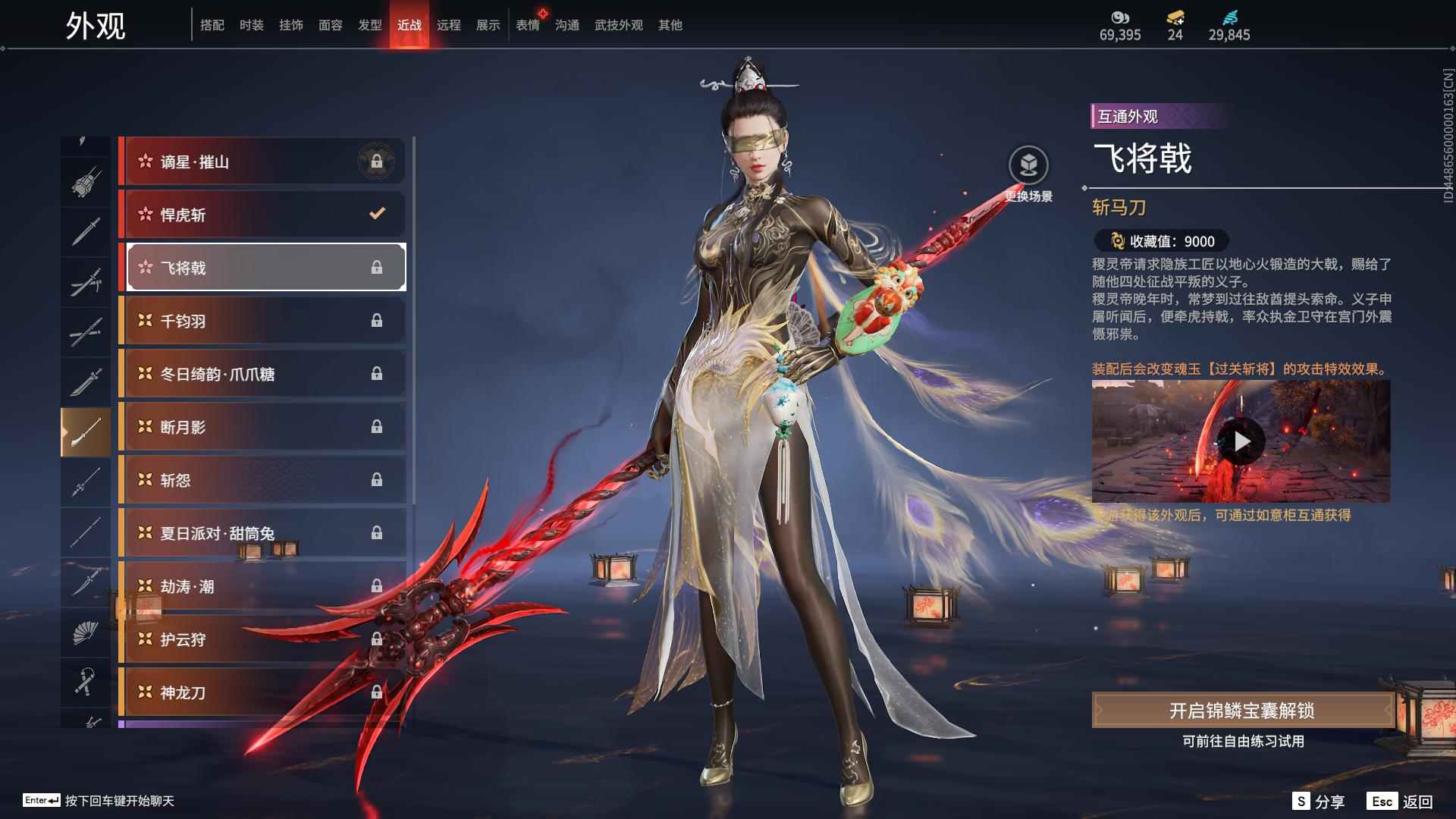Click 开启锦鳞宝囊解锁 unlock button
Image resolution: width=1456 pixels, height=819 pixels.
point(1241,711)
